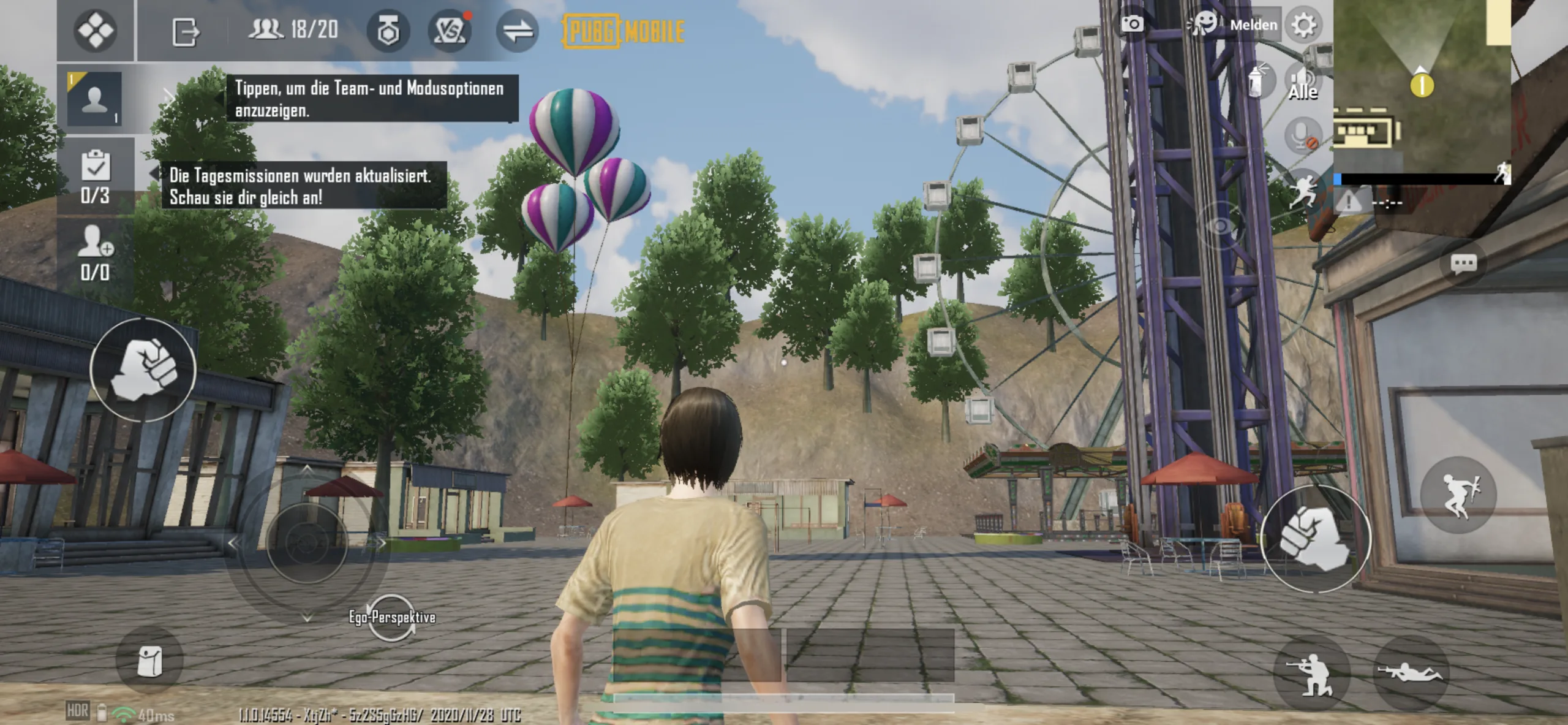This screenshot has width=1568, height=725.
Task: Click the Melden report button
Action: click(1253, 25)
